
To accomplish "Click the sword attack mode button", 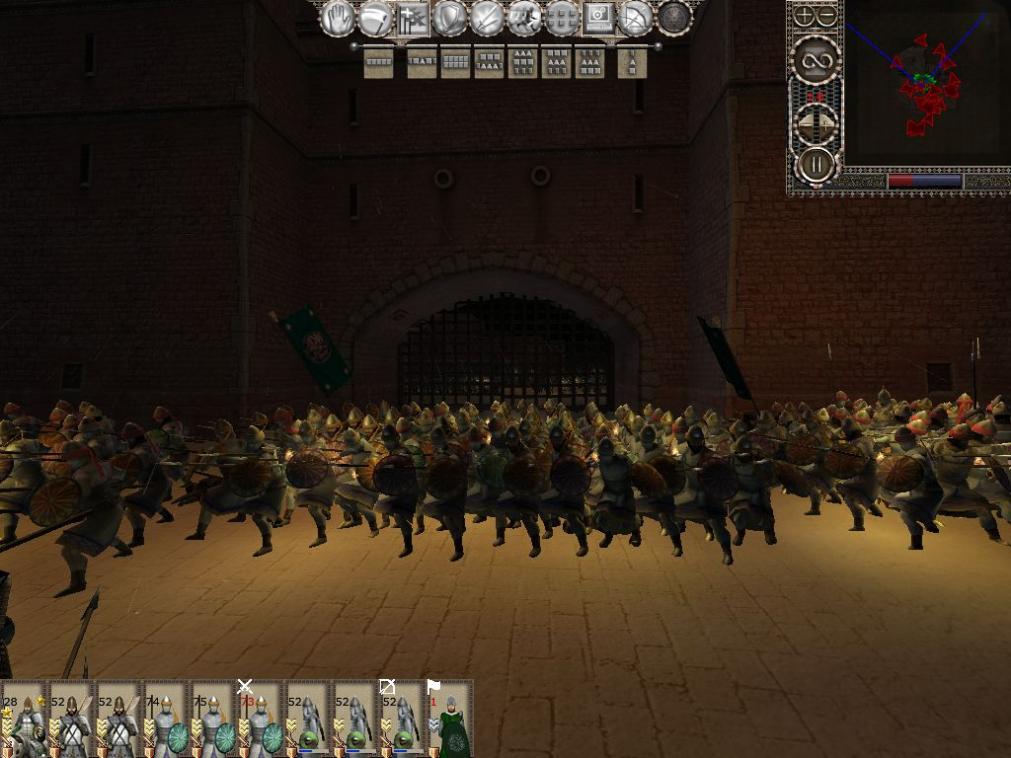I will [x=487, y=18].
